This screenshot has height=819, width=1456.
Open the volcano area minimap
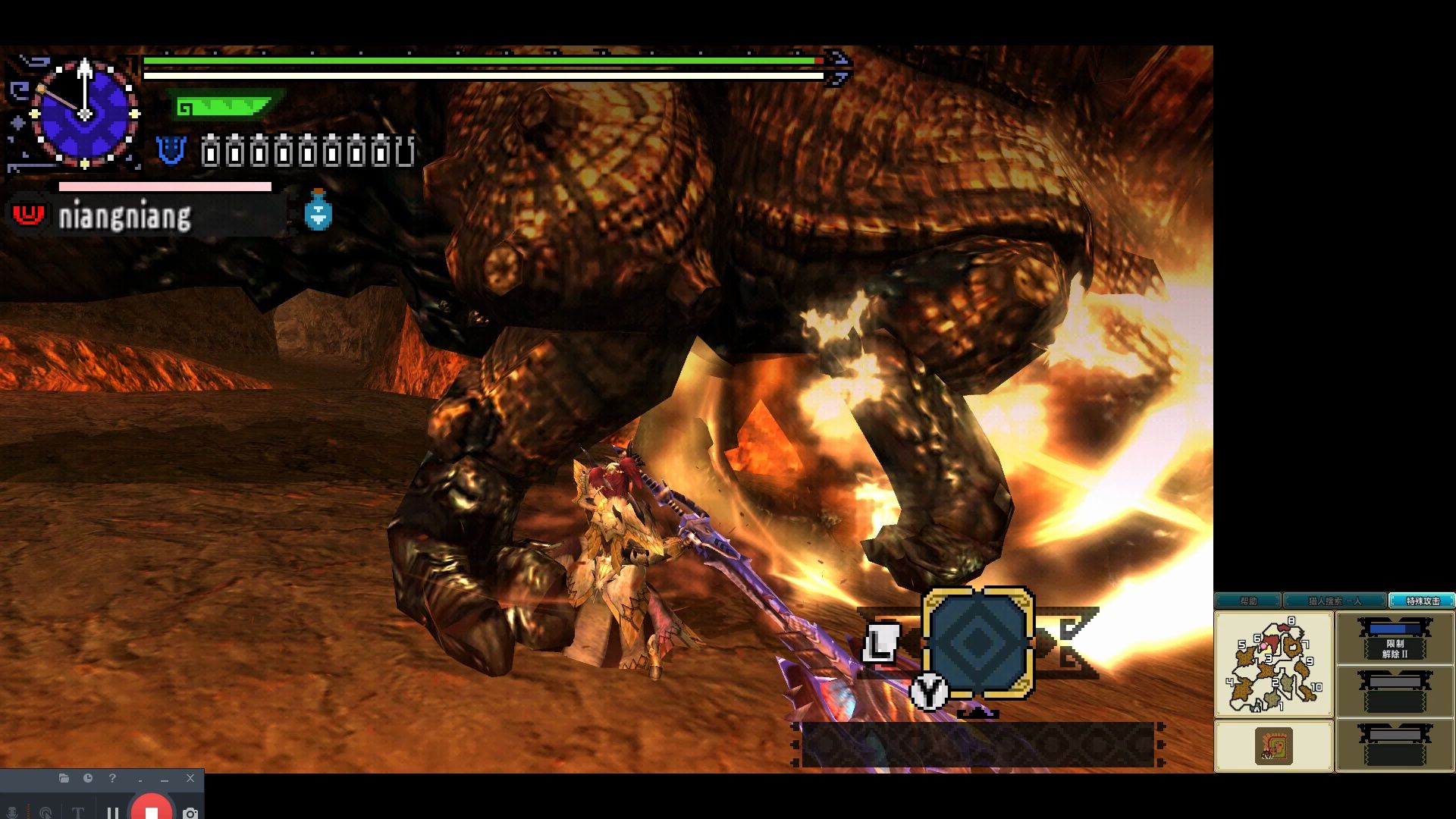pos(1274,665)
